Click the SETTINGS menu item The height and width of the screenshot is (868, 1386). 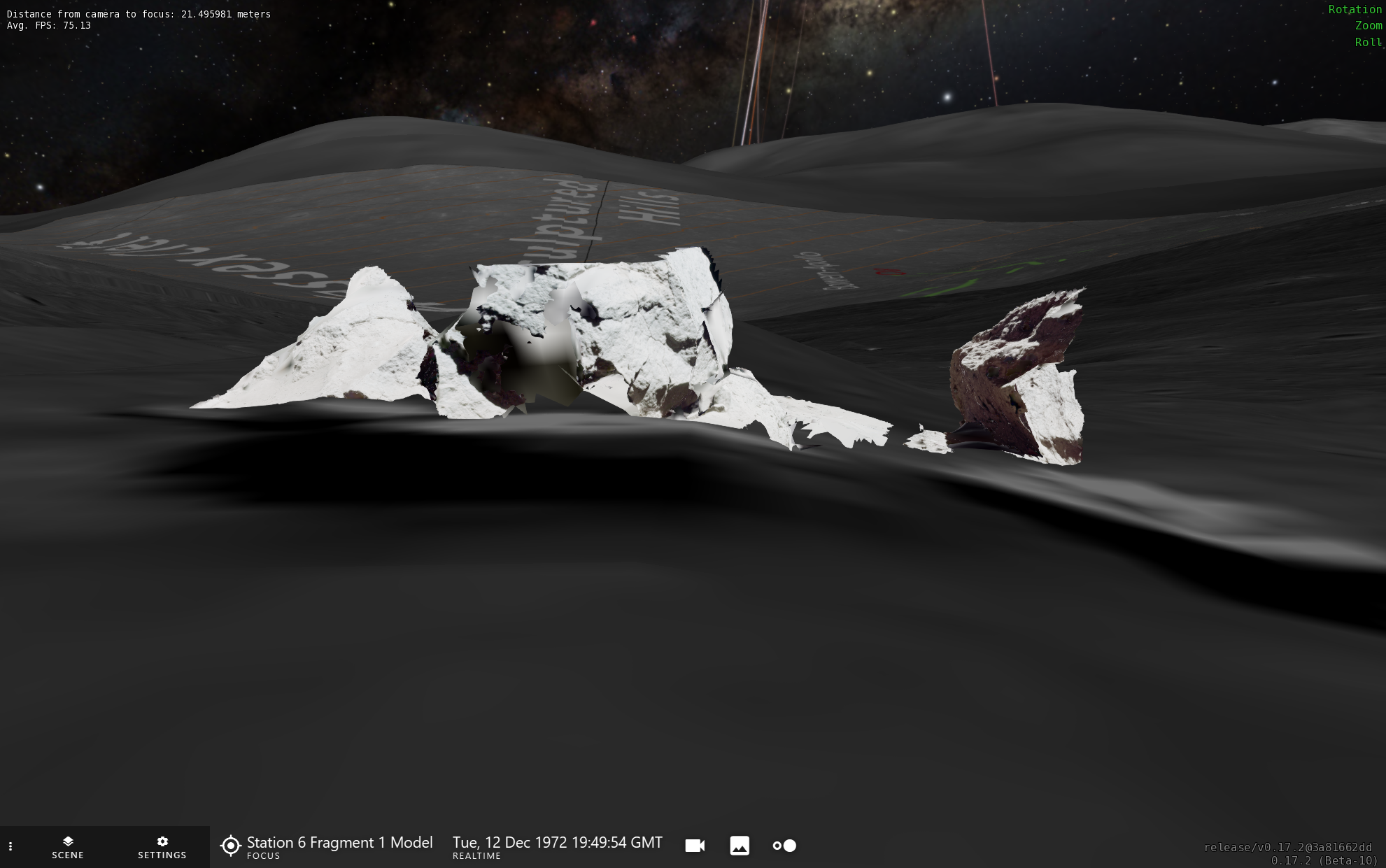pyautogui.click(x=162, y=855)
